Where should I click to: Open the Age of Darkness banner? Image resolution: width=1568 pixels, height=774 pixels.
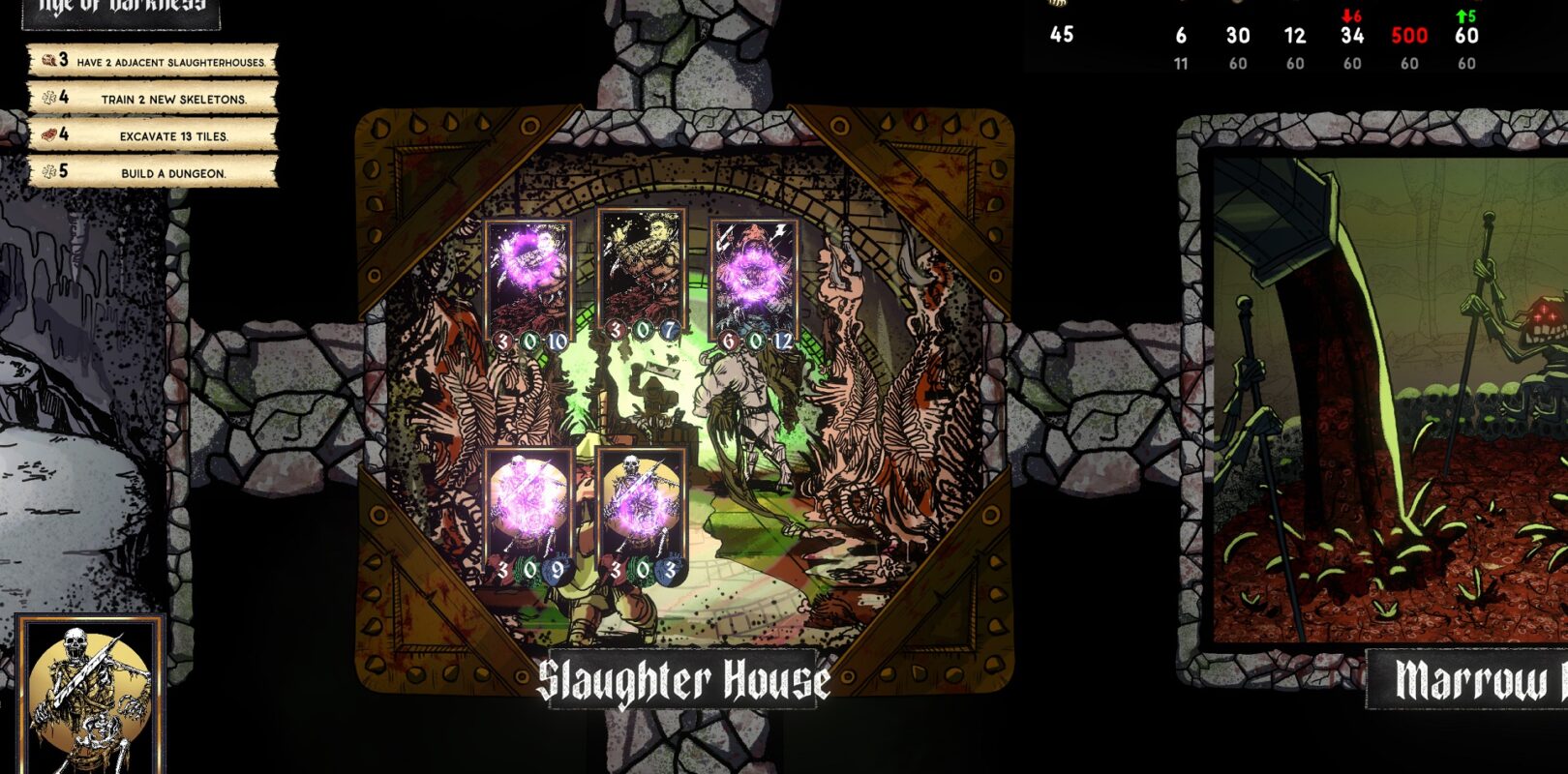coord(121,10)
